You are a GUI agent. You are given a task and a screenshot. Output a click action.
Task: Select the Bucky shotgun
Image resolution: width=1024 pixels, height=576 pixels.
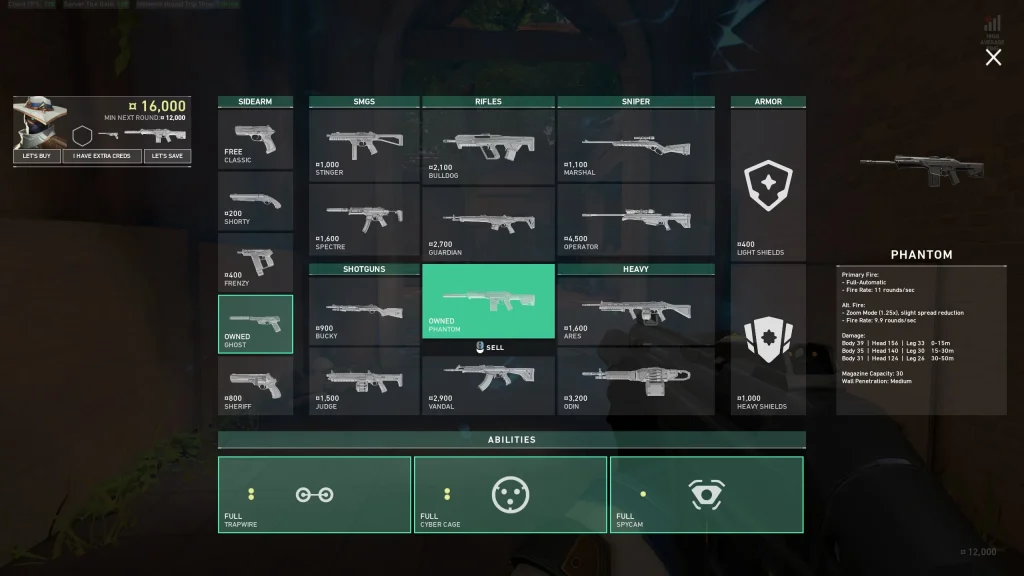pyautogui.click(x=363, y=309)
